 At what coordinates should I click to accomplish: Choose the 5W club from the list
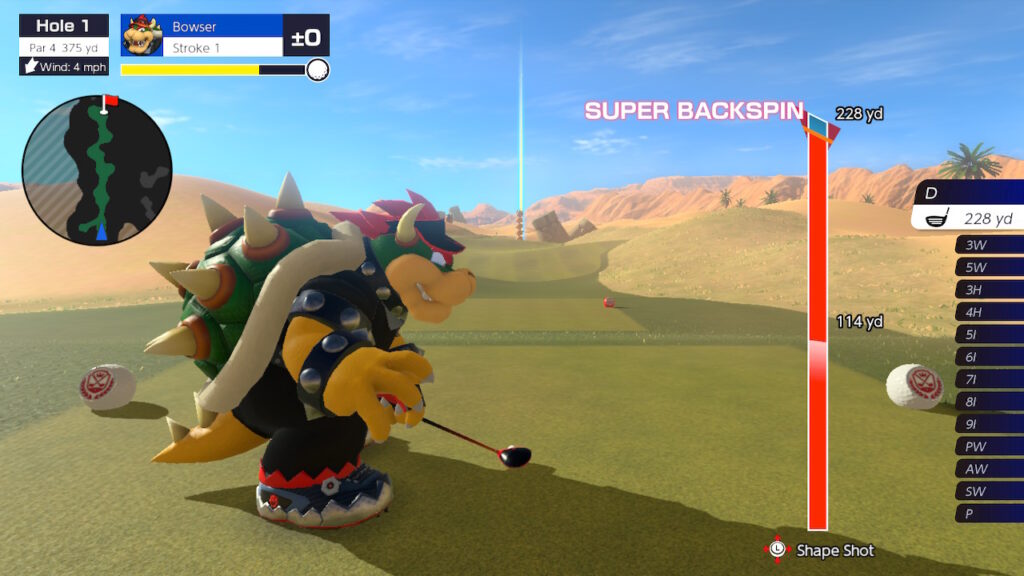click(989, 267)
